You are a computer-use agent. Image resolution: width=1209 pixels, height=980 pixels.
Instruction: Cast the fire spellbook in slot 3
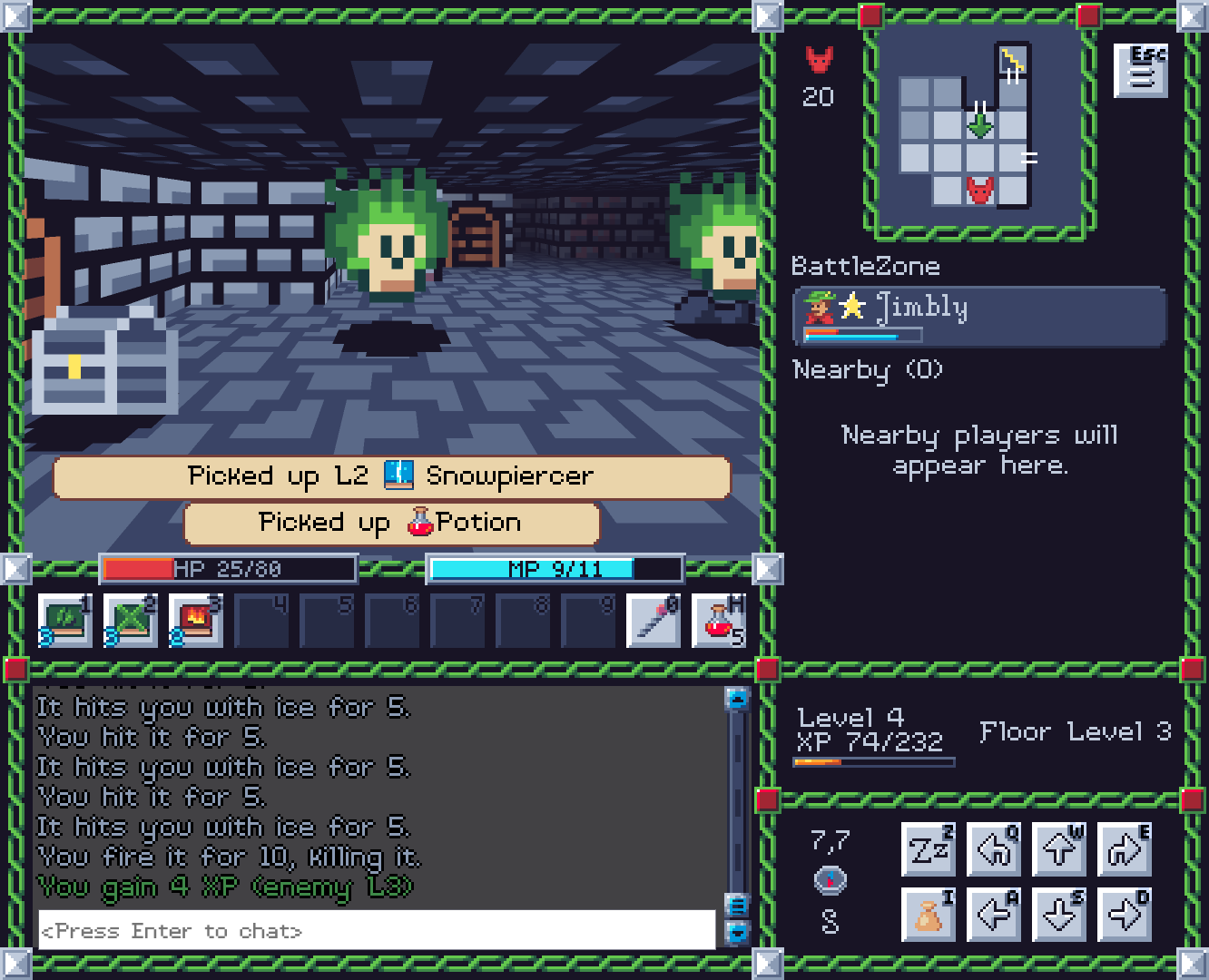(x=196, y=620)
